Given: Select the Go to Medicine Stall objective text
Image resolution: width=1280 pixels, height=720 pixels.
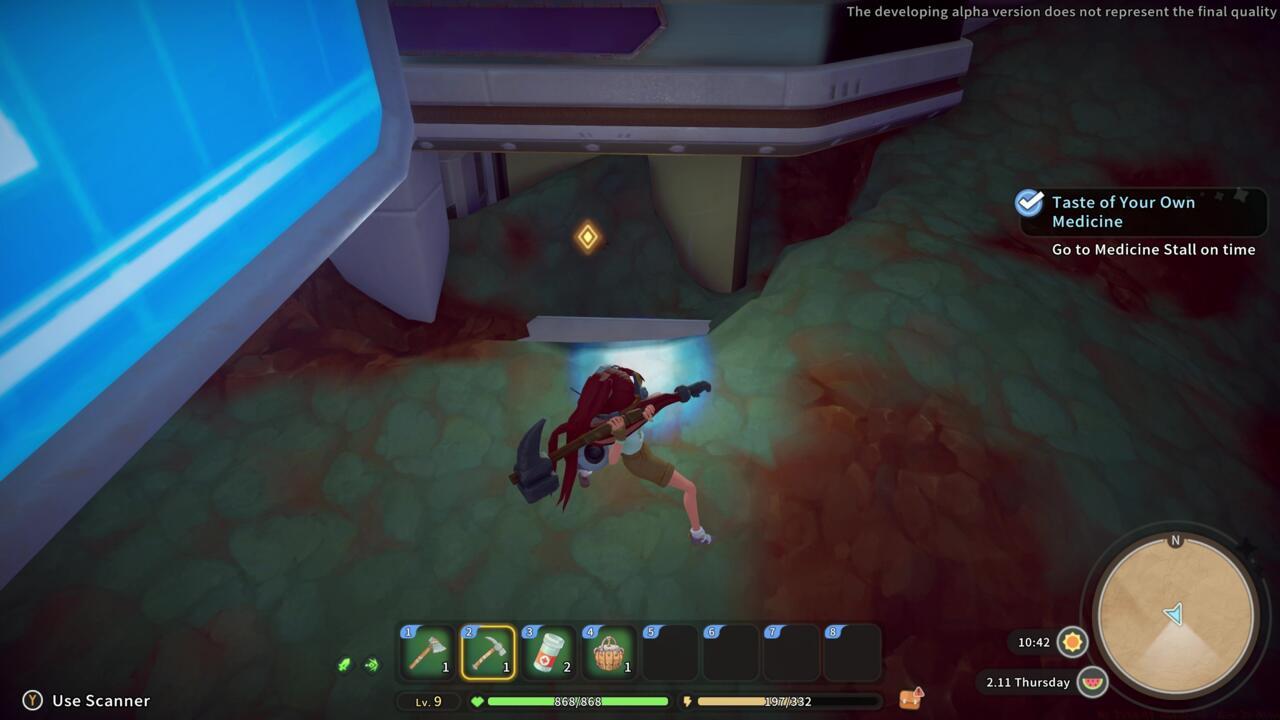Looking at the screenshot, I should [1154, 249].
